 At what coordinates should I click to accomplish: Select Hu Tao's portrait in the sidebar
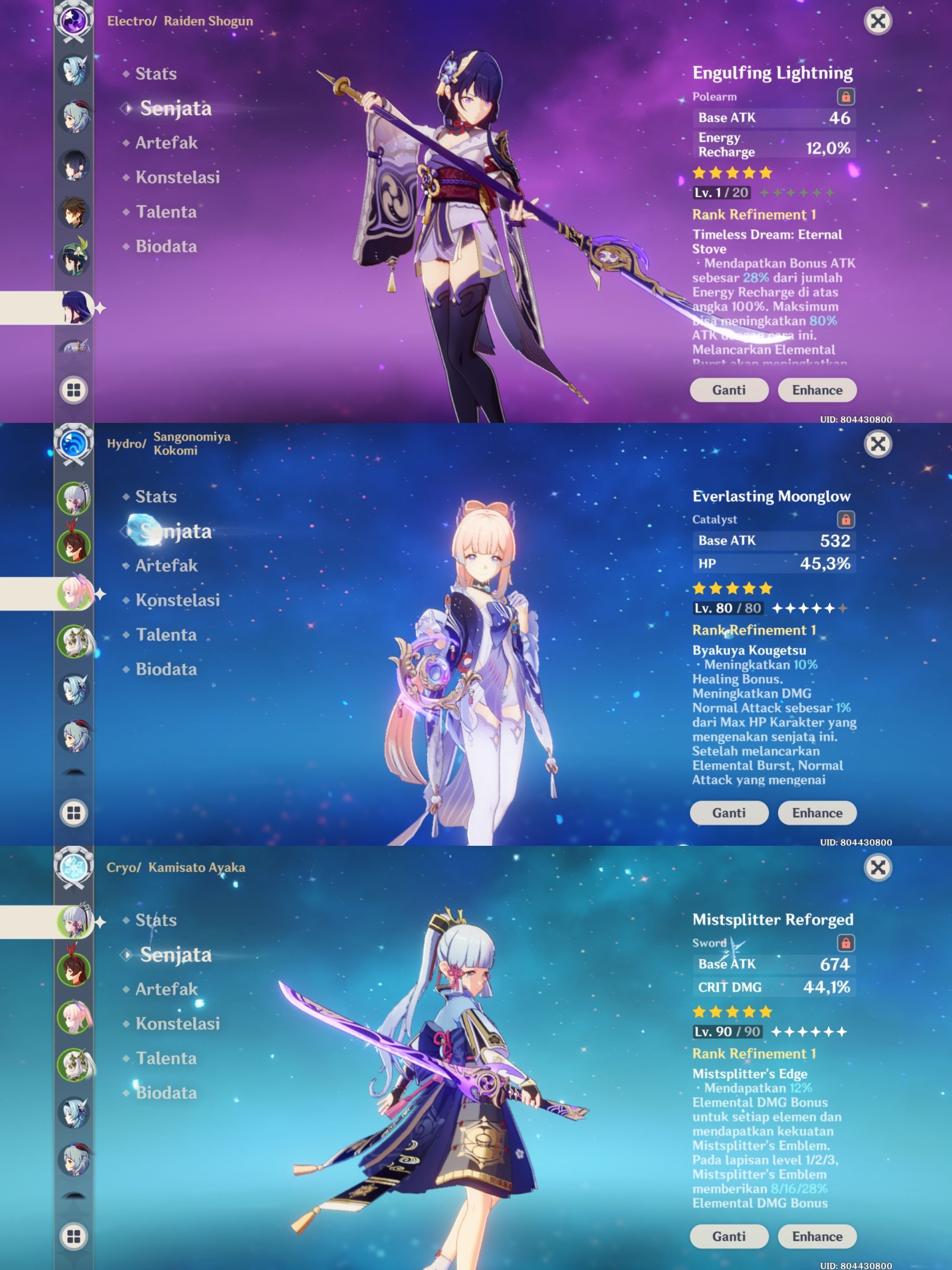74,546
